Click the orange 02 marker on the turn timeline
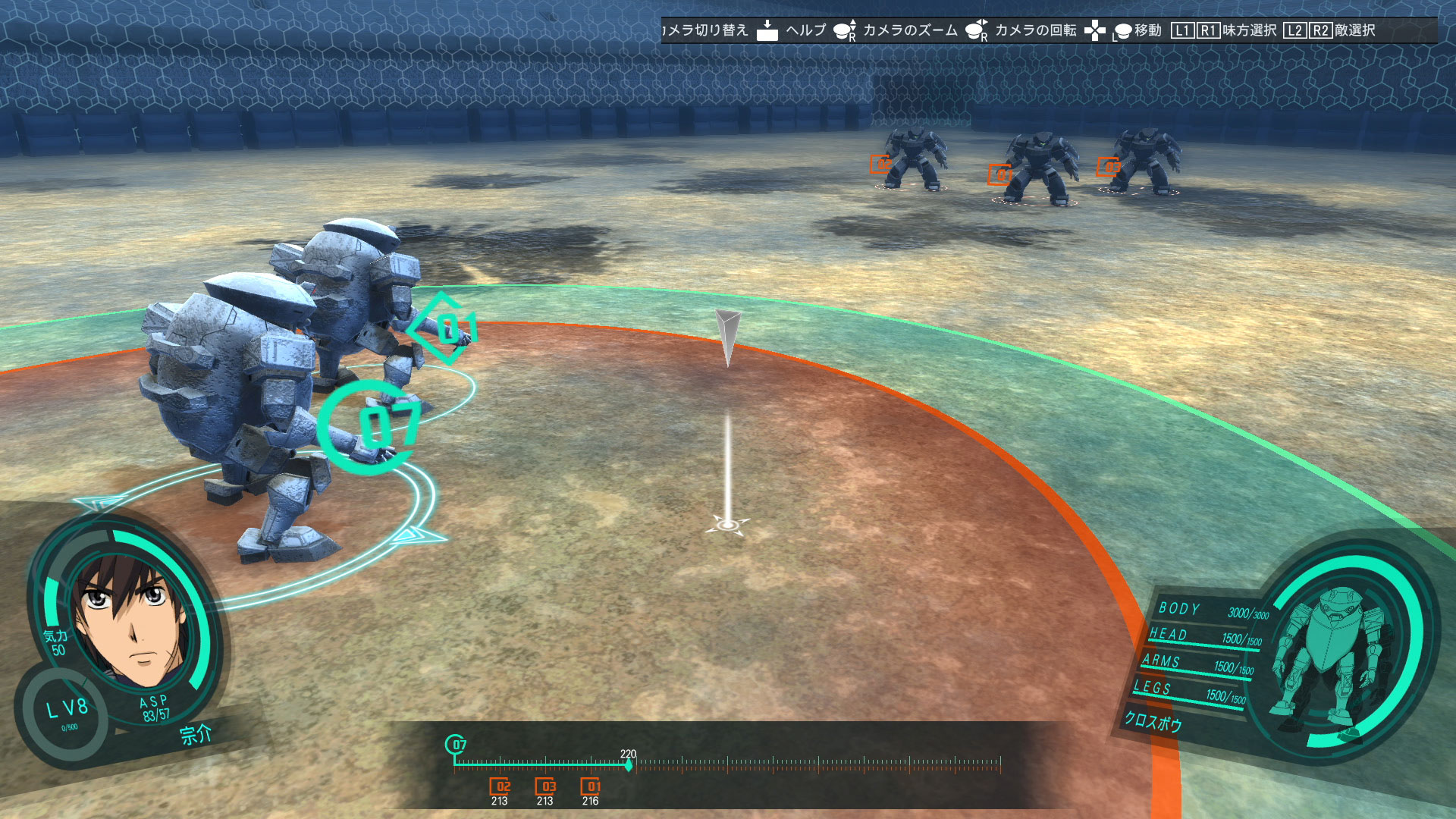Viewport: 1456px width, 819px height. coord(500,786)
